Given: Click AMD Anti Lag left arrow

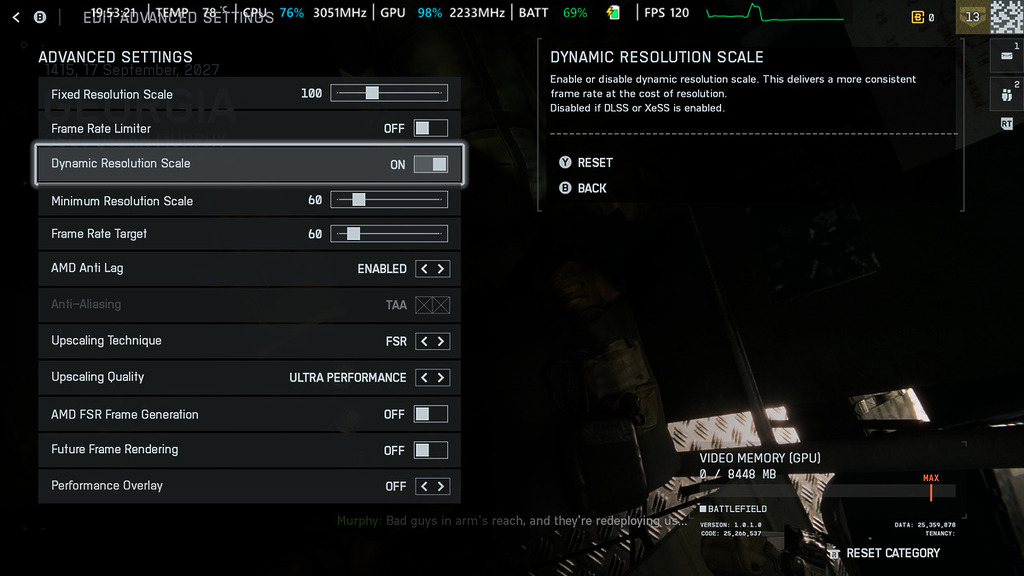Looking at the screenshot, I should (x=423, y=269).
